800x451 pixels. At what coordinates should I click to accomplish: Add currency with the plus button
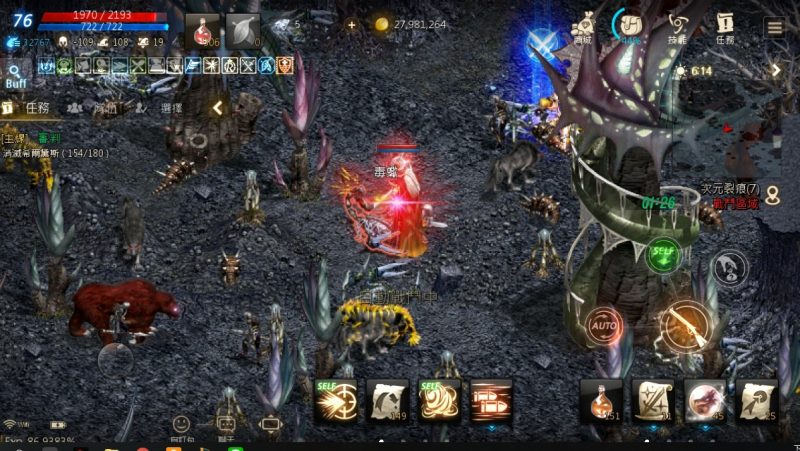[351, 24]
